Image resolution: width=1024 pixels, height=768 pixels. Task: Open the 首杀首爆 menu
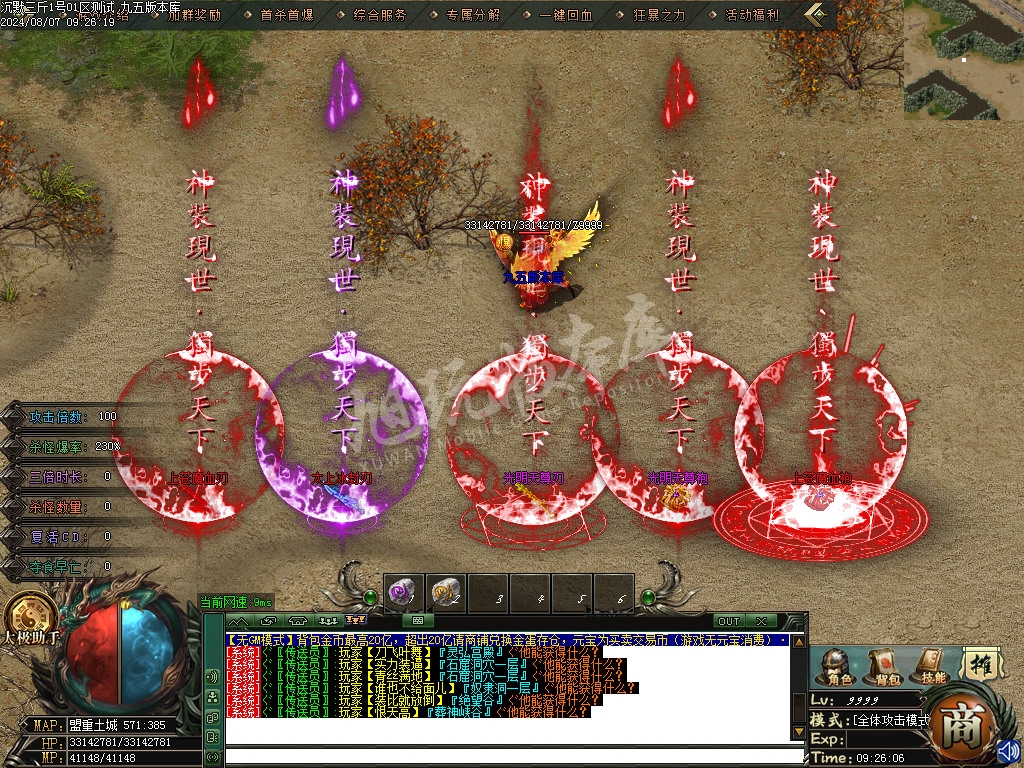tap(286, 15)
